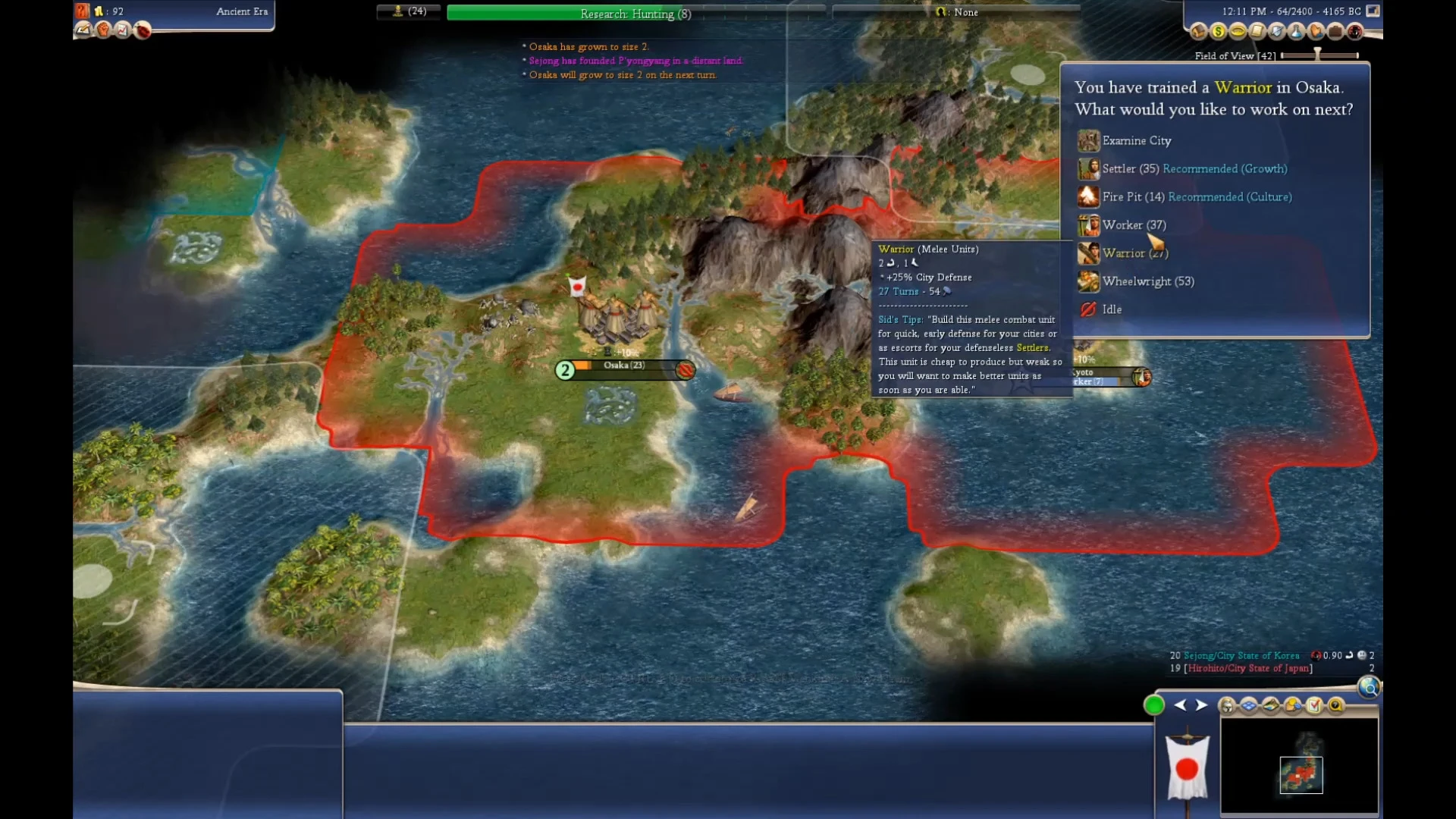Adjust the Field of View slider

point(1316,55)
